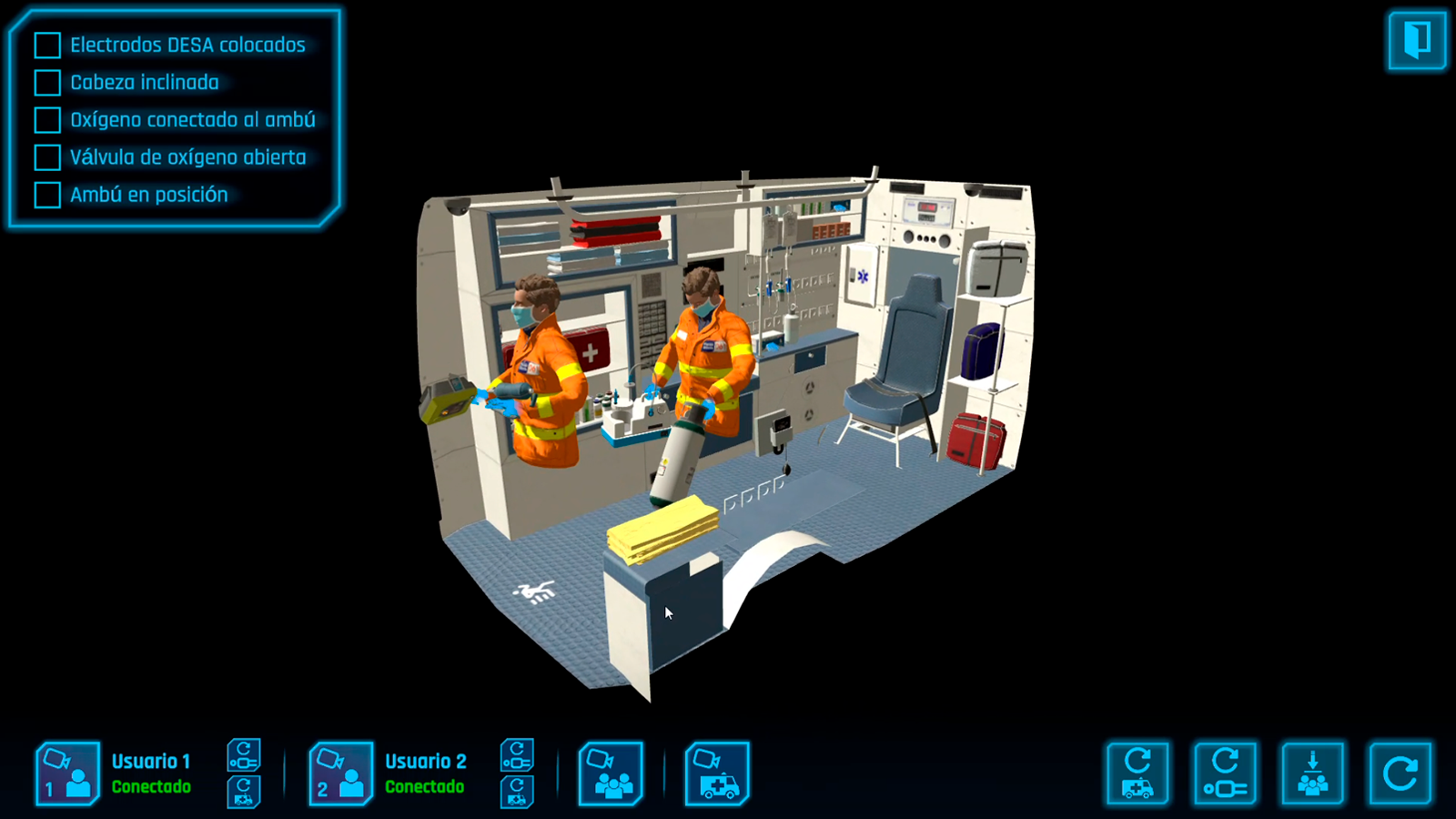Check the Ambú en posición item
The height and width of the screenshot is (819, 1456).
coord(45,194)
